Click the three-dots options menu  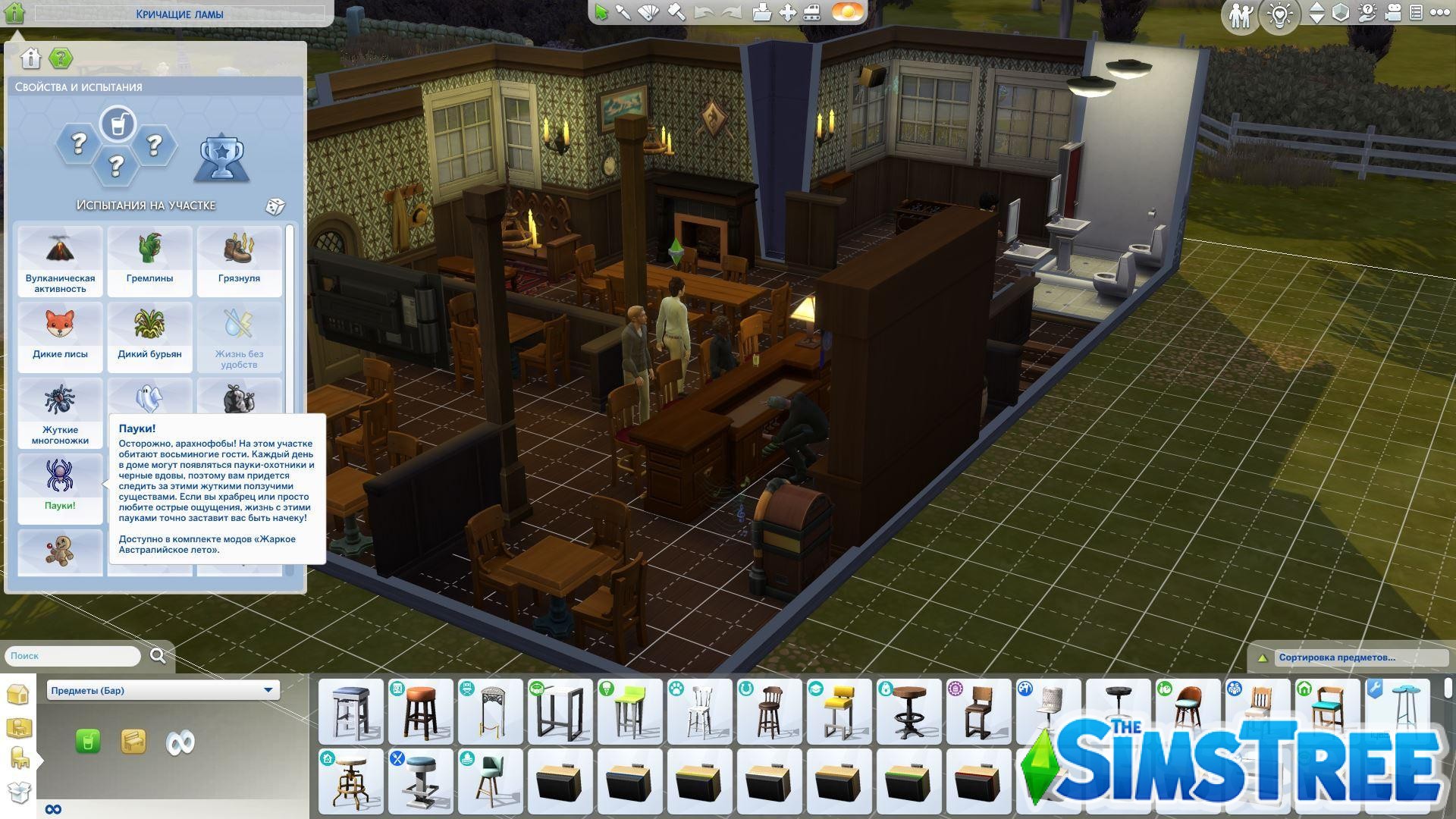1440,14
